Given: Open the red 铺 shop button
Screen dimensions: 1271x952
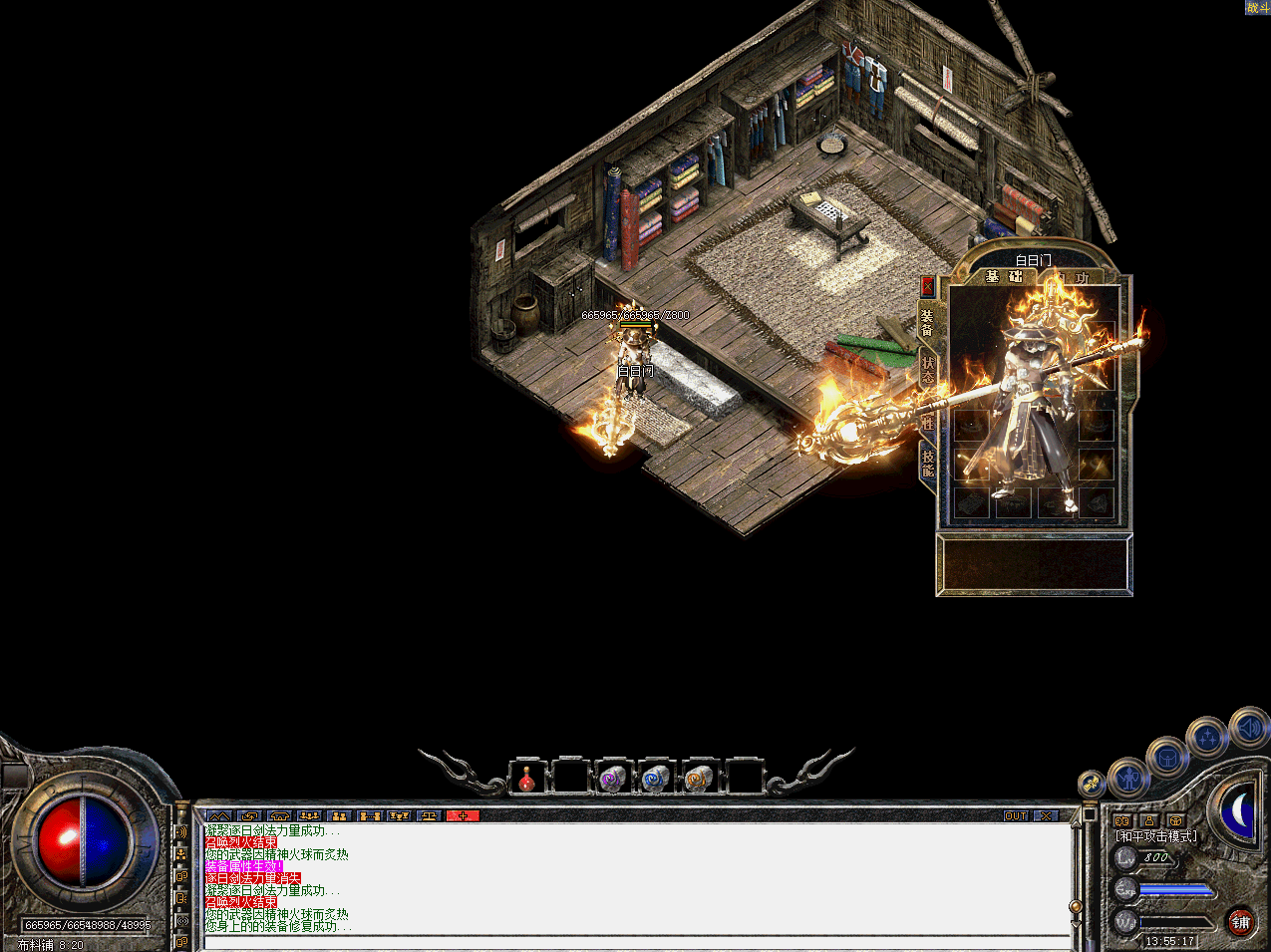Looking at the screenshot, I should (x=1240, y=922).
